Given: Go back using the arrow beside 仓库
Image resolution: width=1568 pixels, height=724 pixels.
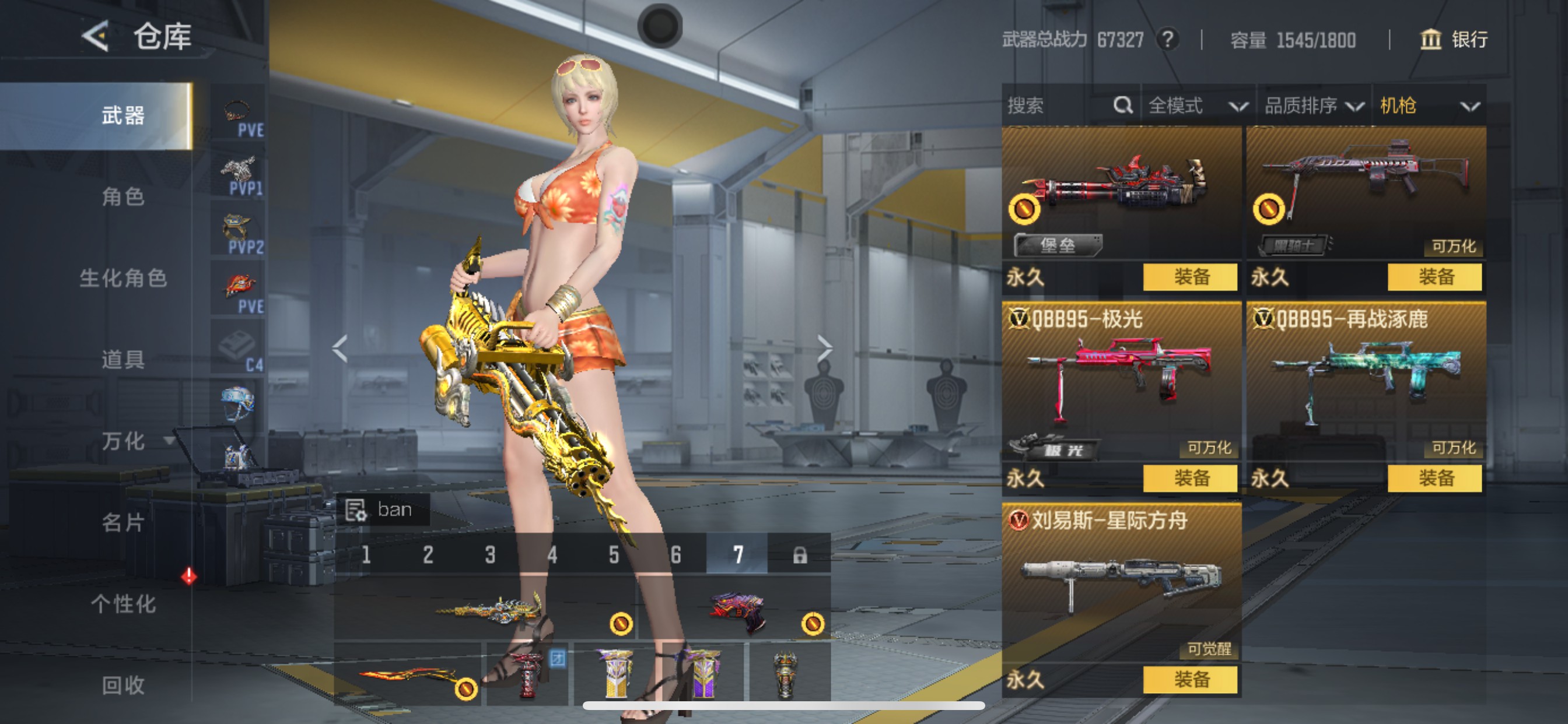Looking at the screenshot, I should pos(96,37).
